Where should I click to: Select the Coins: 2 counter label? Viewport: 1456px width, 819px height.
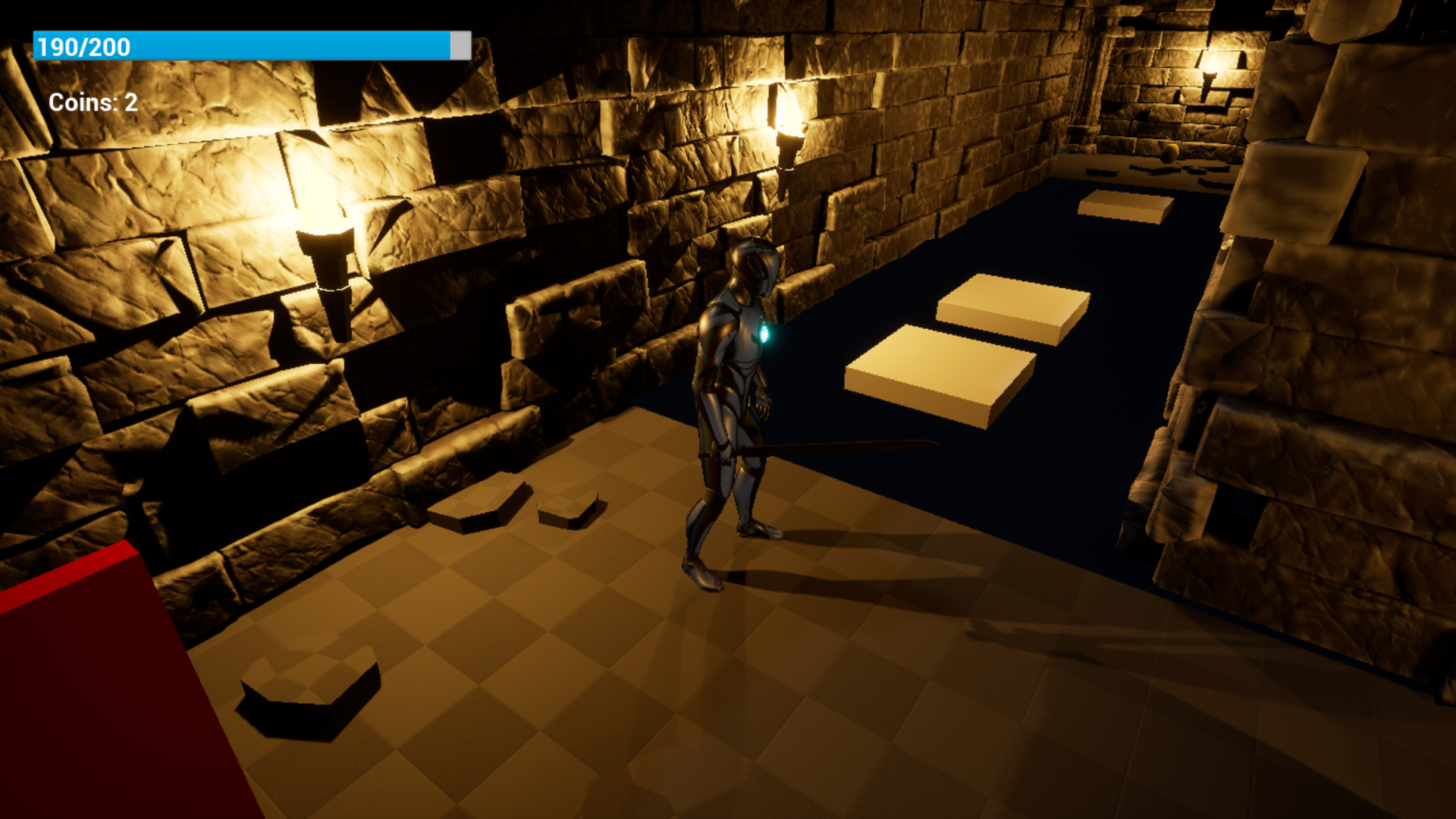[x=91, y=102]
